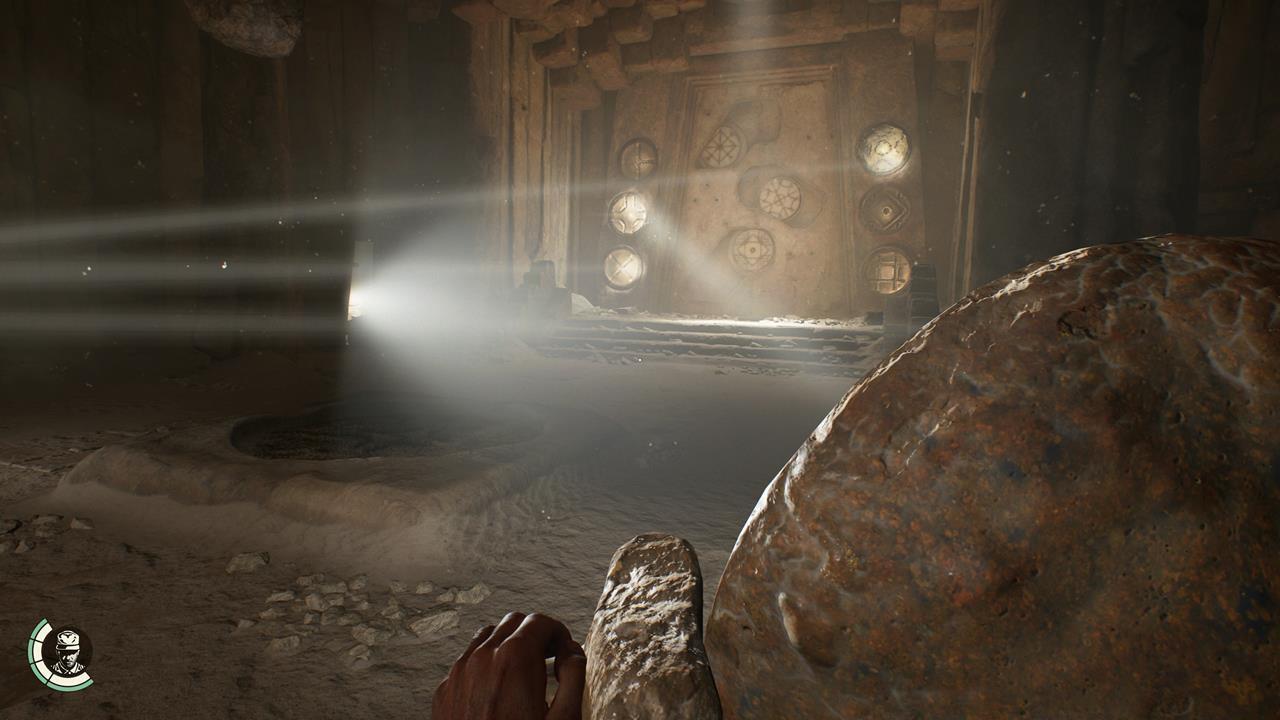Screen dimensions: 1280x720
Task: Select the diamond-centered medallion on the right column
Action: coord(885,212)
